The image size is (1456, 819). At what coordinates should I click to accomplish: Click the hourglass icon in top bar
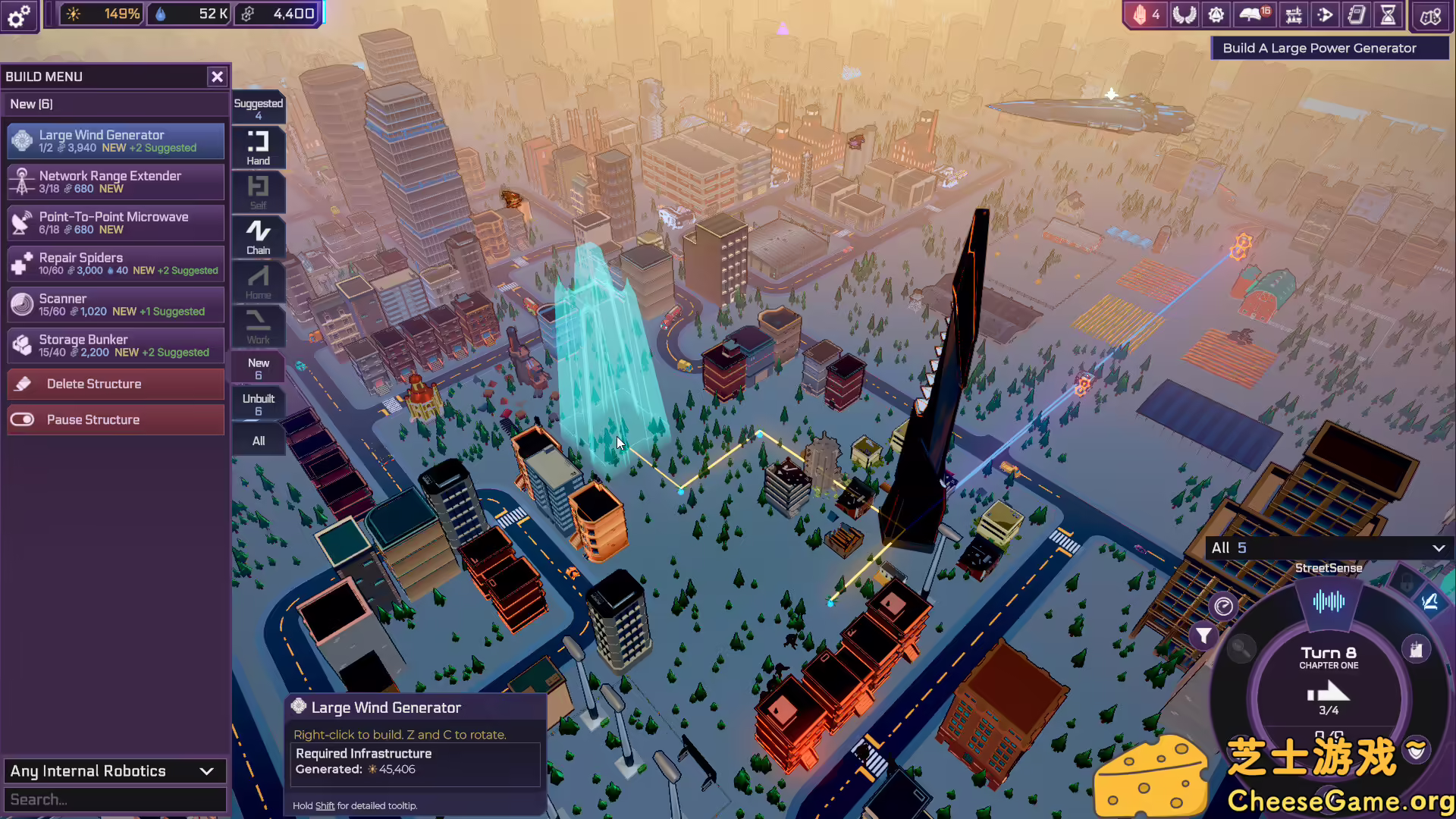[1388, 15]
